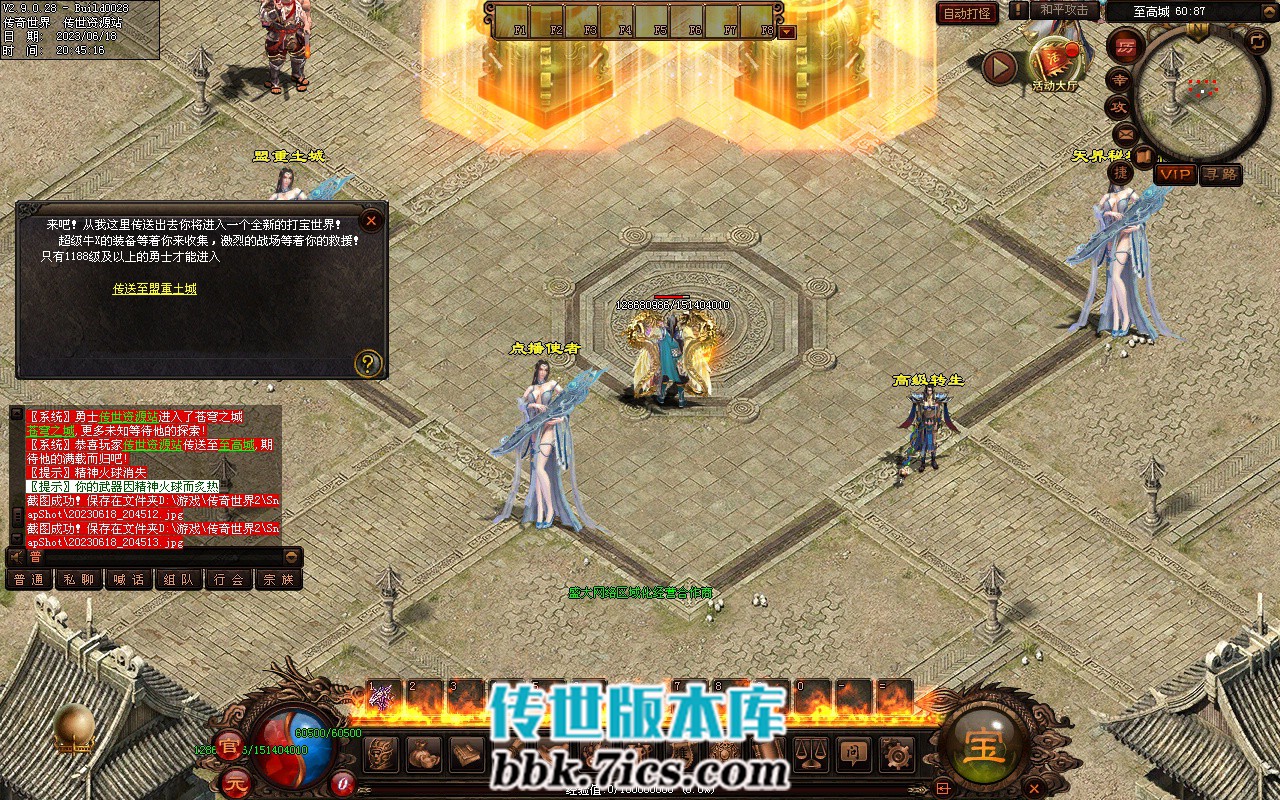Select the skill in hotbar slot 1
This screenshot has width=1280, height=800.
coord(381,698)
